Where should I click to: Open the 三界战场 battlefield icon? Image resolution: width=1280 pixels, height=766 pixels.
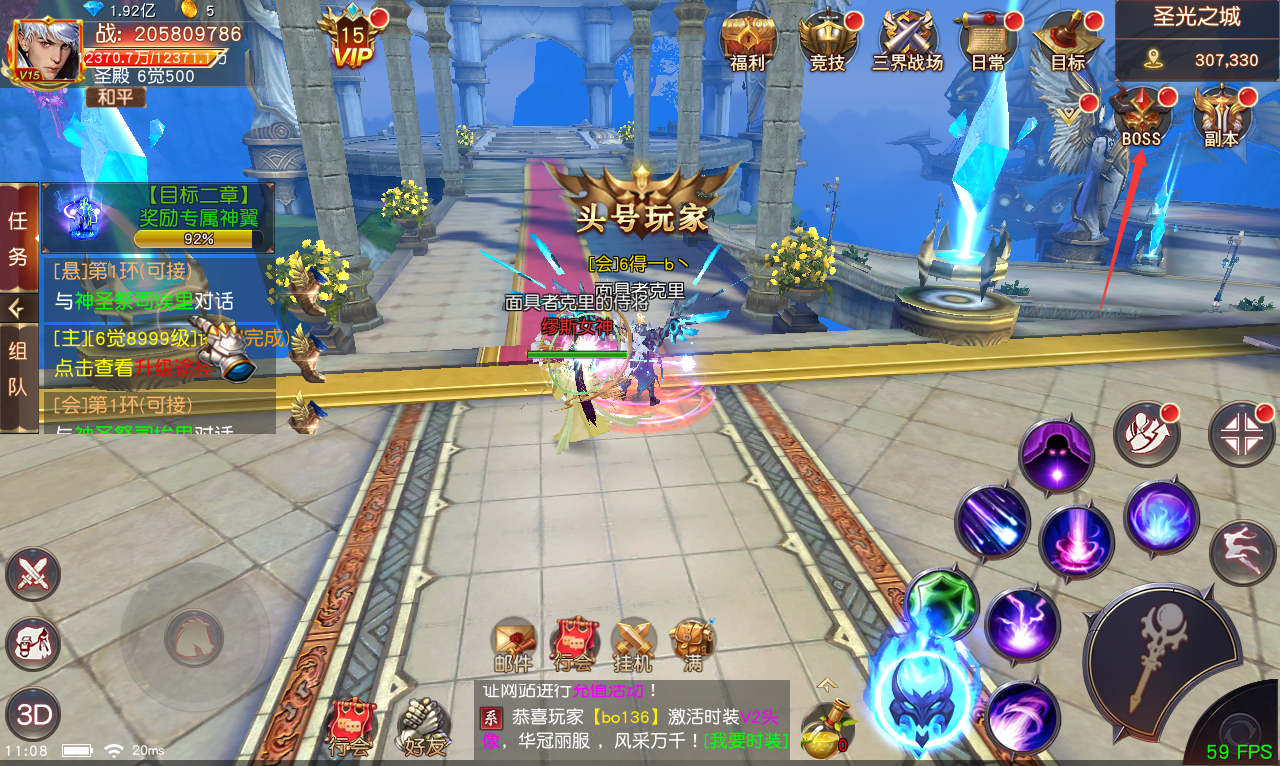click(906, 42)
